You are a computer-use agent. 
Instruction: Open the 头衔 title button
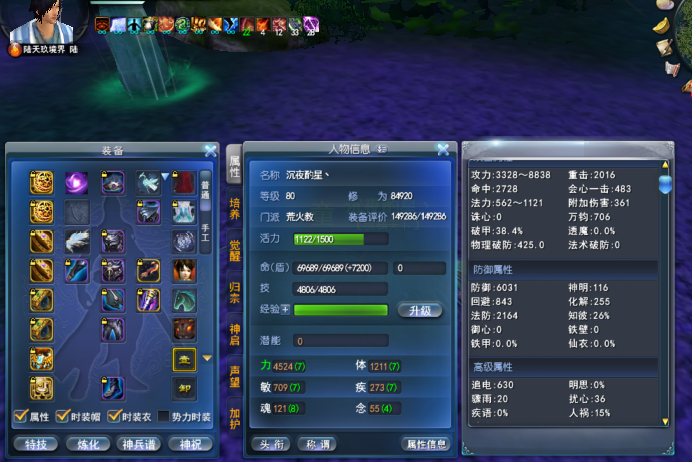click(x=274, y=443)
